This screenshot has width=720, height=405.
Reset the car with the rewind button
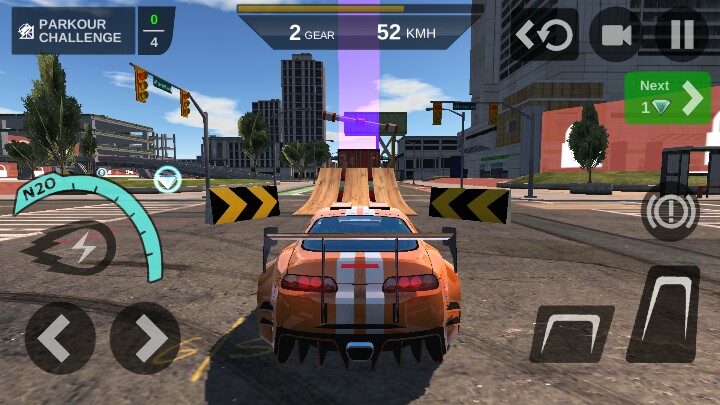[x=545, y=35]
